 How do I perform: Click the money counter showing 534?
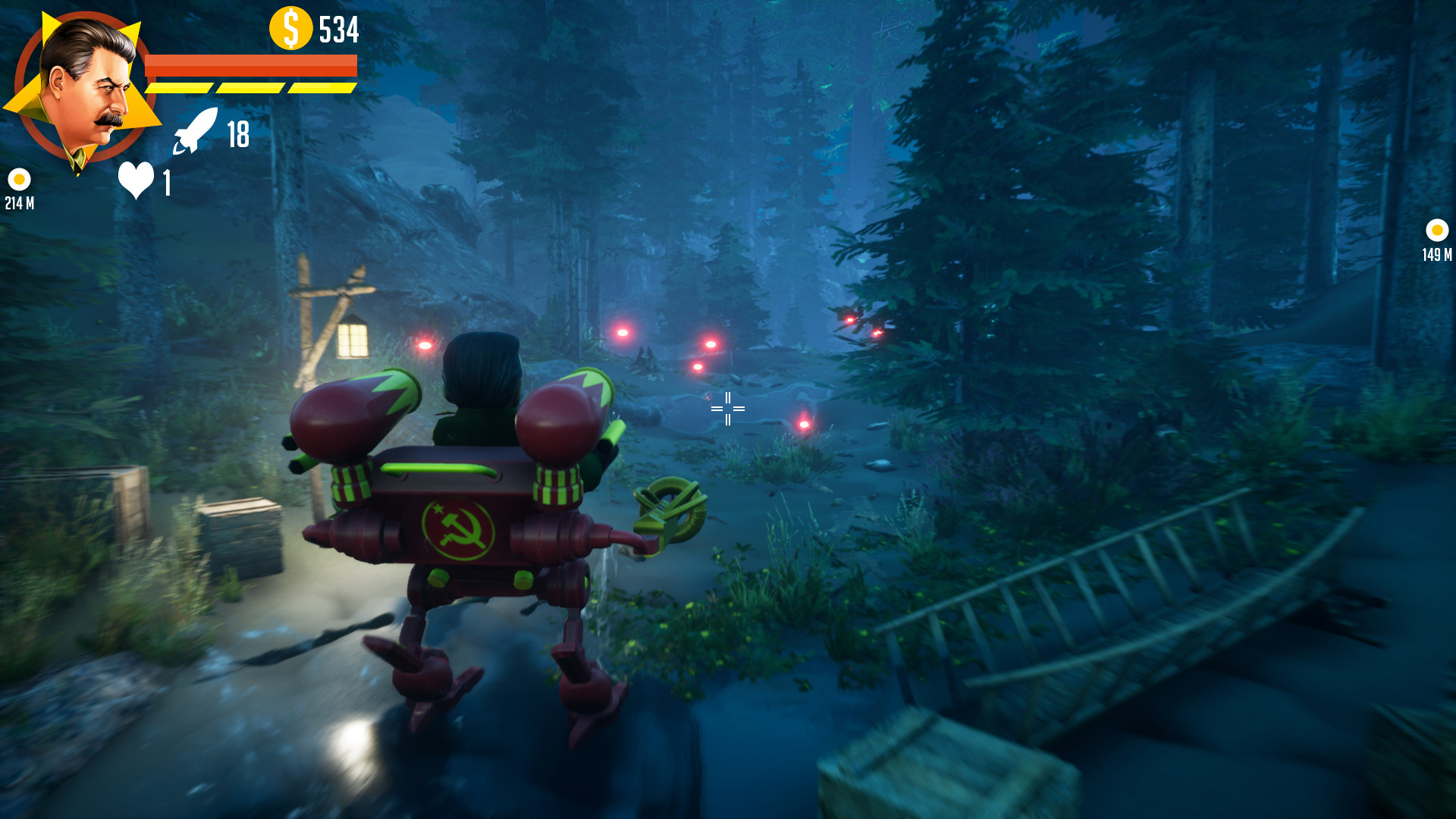click(338, 29)
